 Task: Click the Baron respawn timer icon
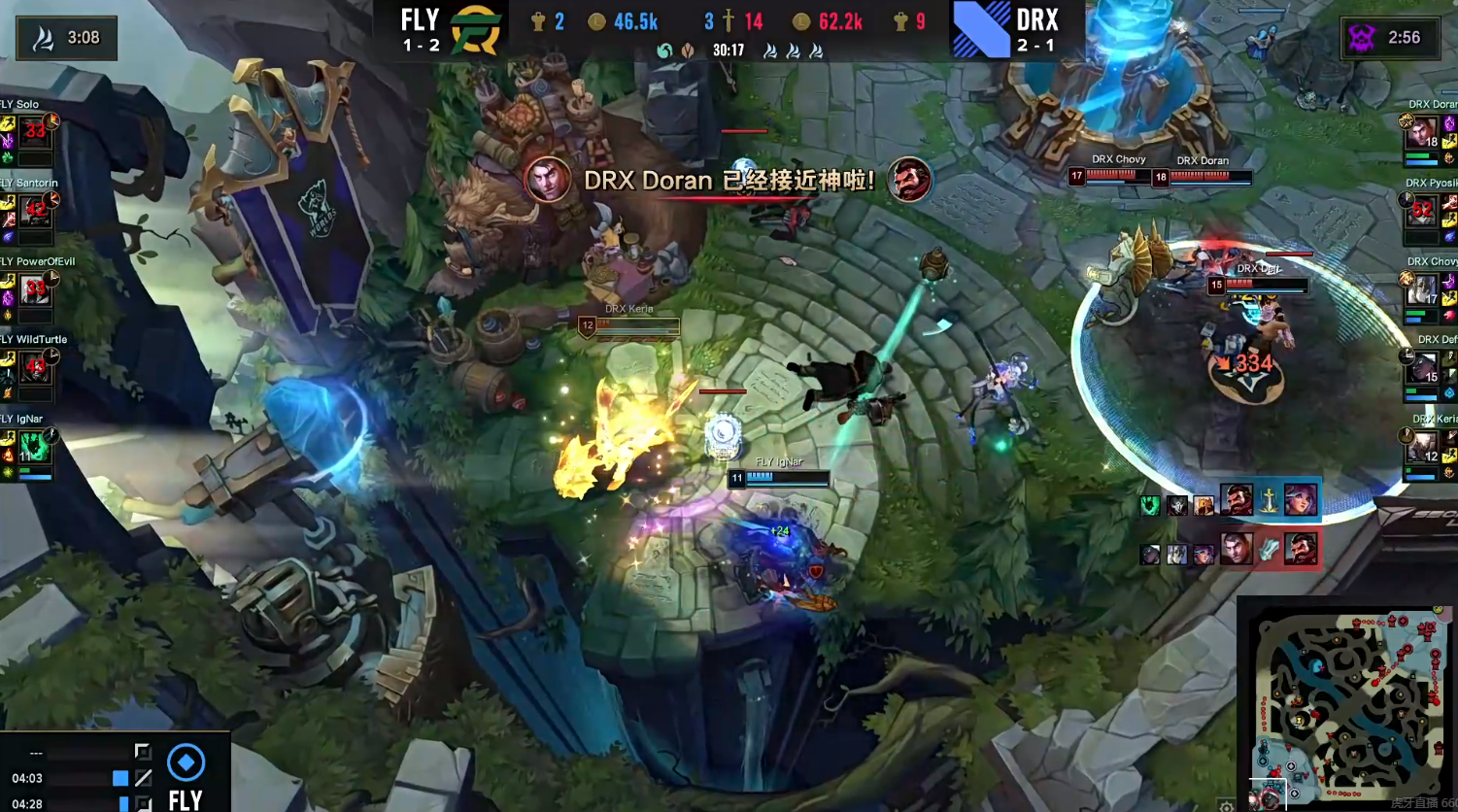pos(1362,38)
